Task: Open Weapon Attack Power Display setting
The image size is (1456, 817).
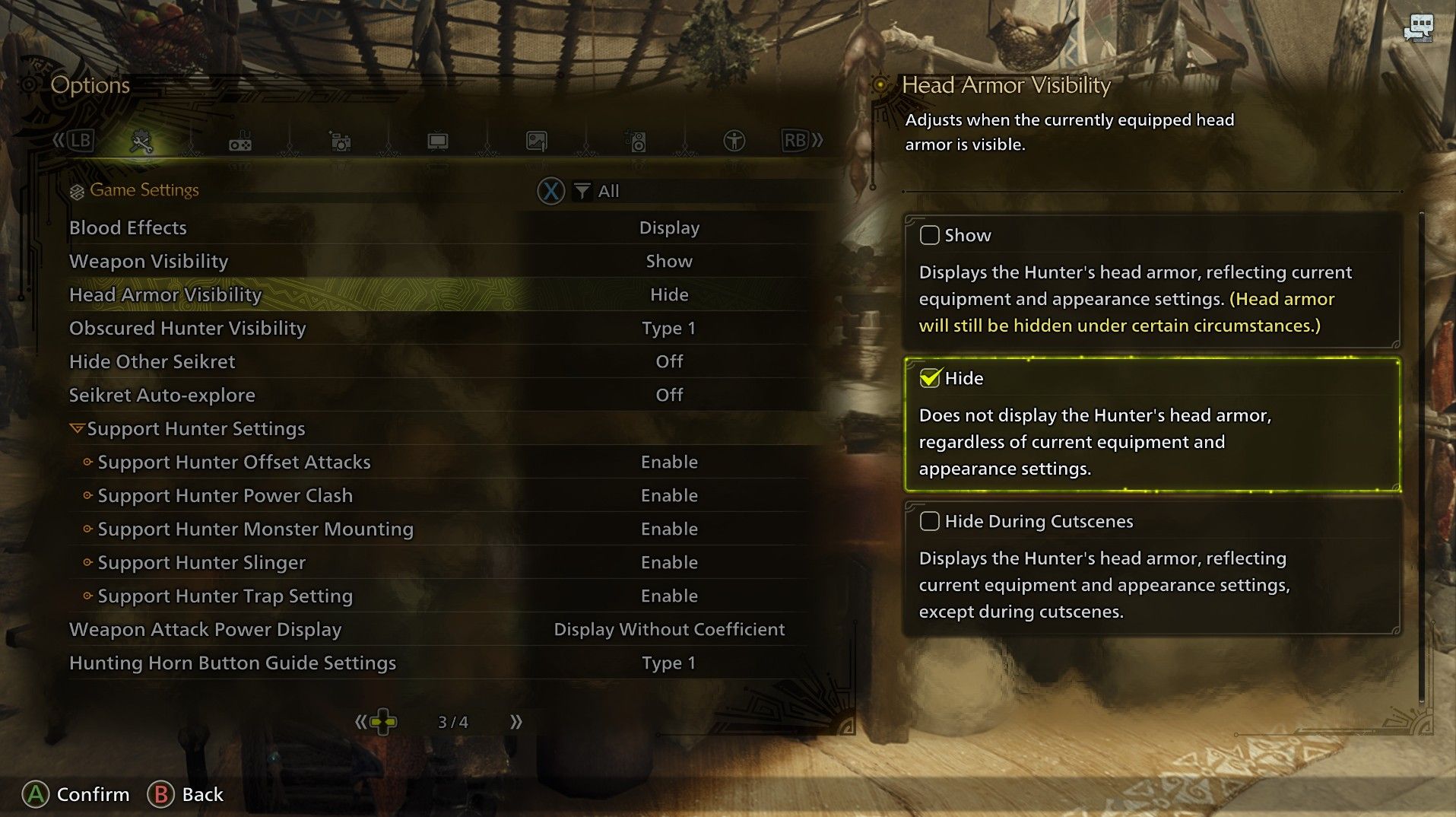Action: (x=205, y=629)
